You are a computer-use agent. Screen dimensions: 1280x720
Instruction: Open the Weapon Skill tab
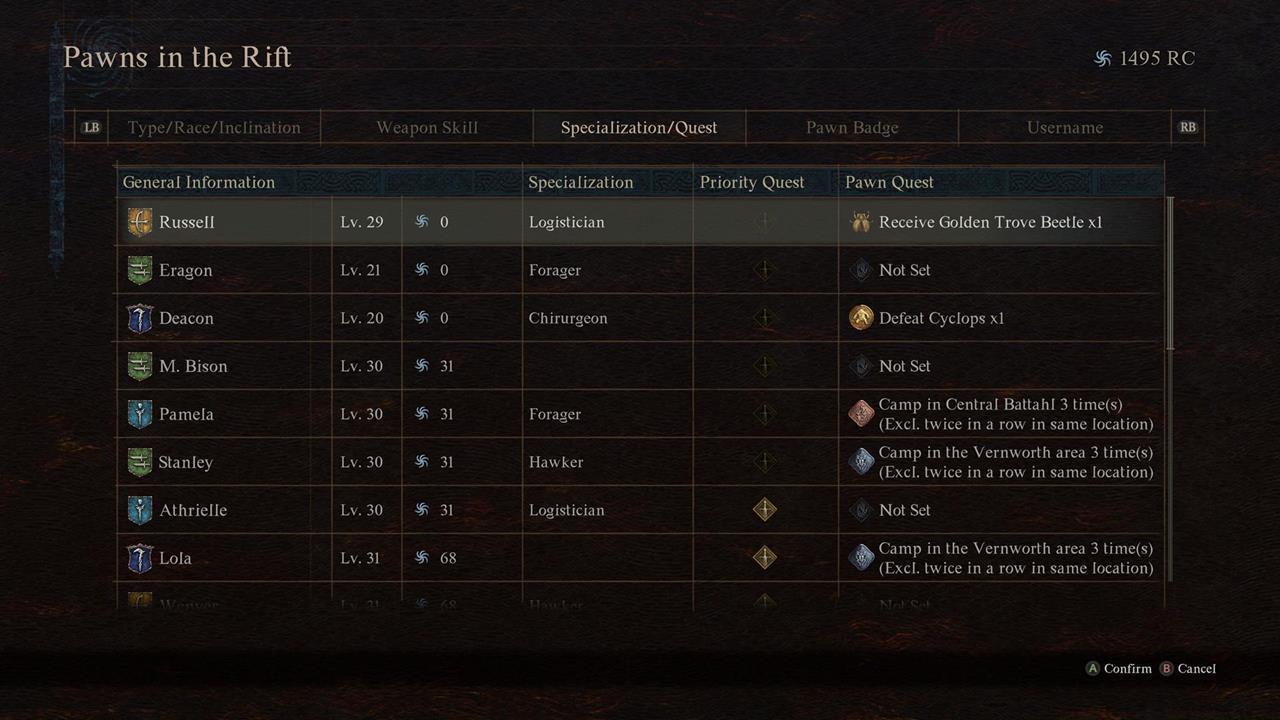click(x=427, y=127)
